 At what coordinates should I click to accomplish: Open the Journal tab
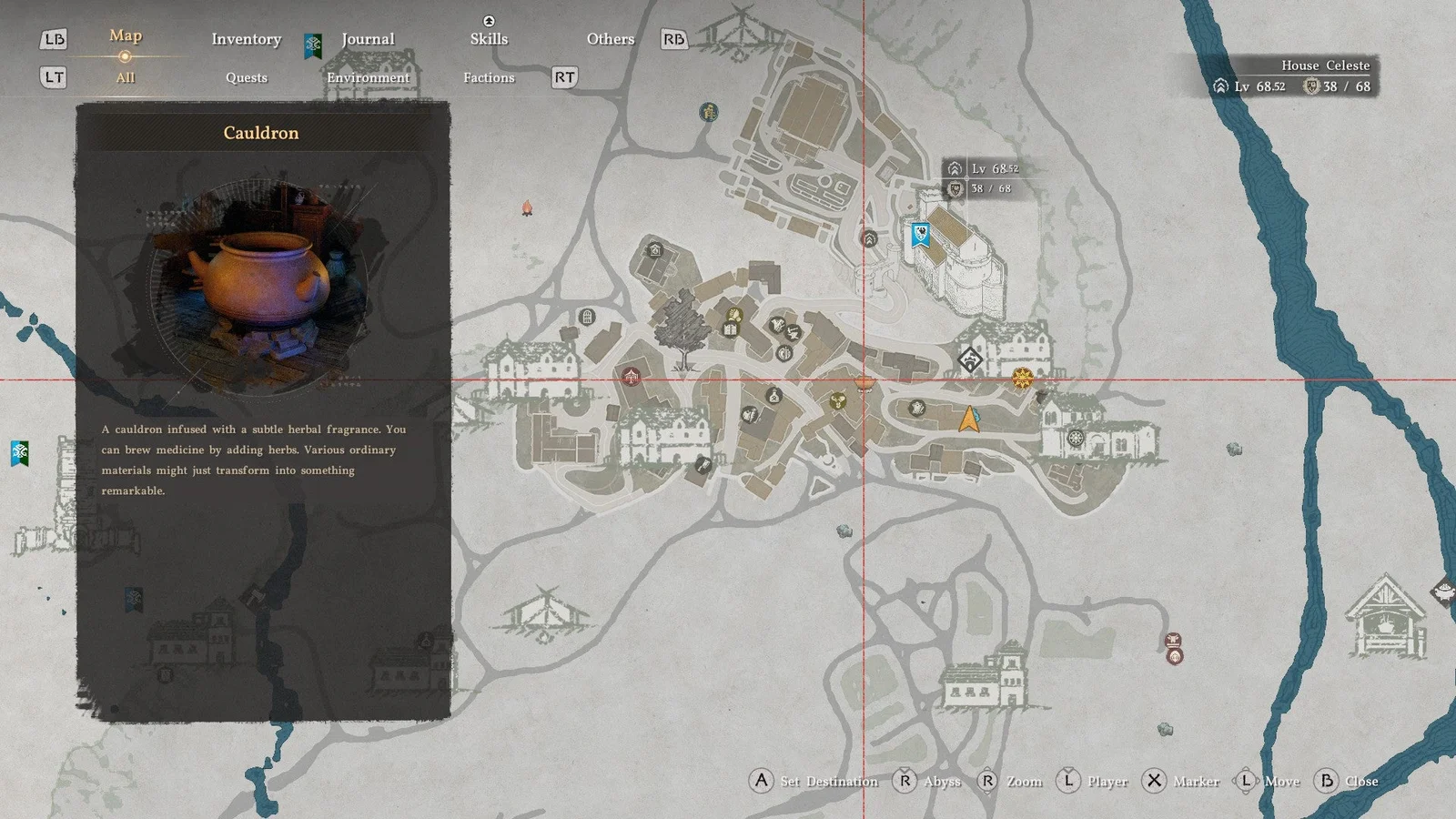(x=368, y=39)
